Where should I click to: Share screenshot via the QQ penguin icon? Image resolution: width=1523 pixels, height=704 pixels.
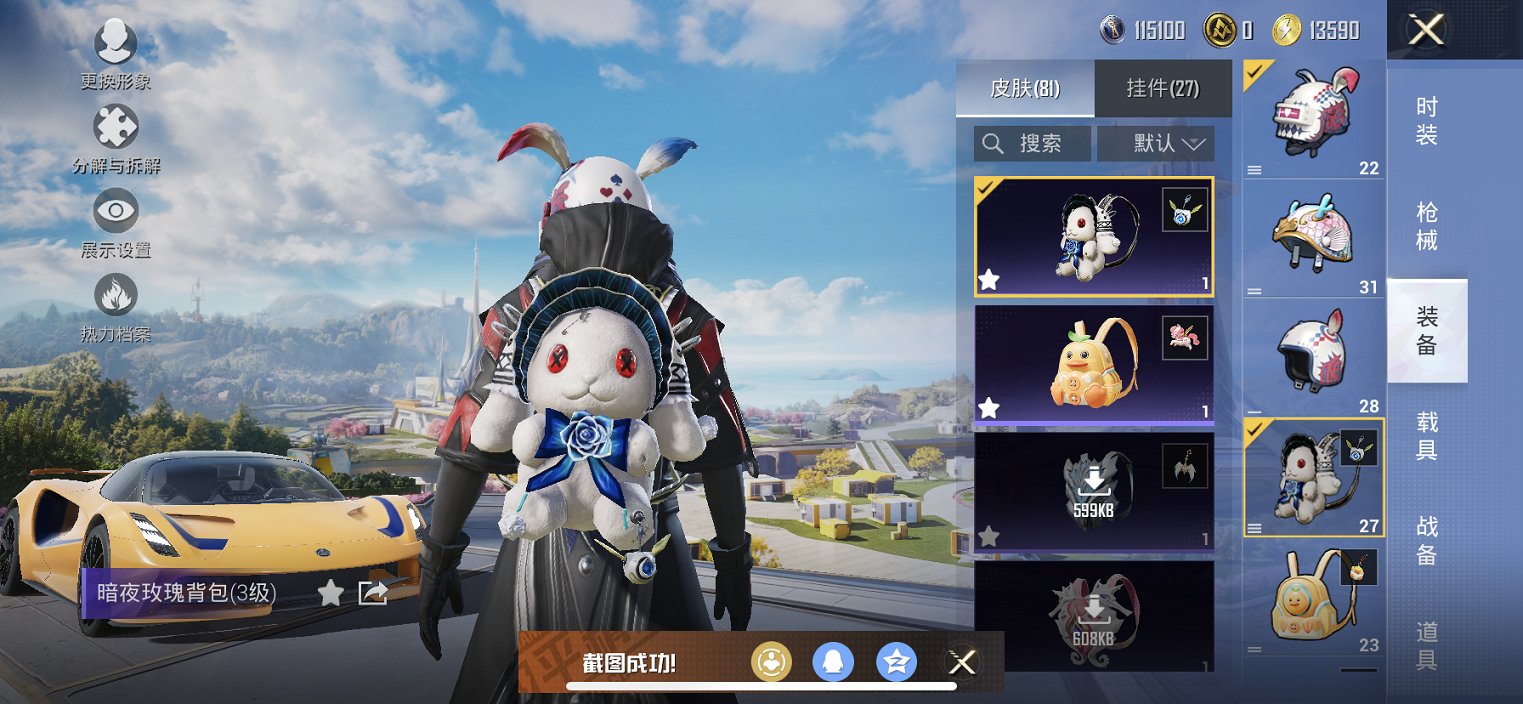[x=833, y=661]
